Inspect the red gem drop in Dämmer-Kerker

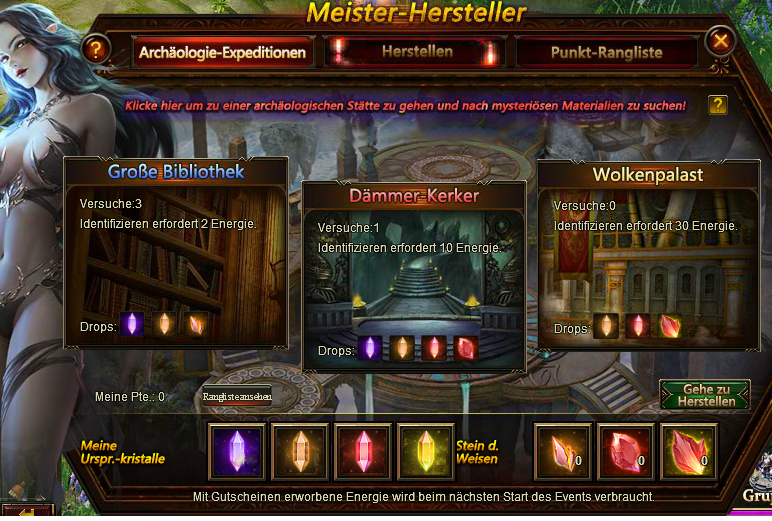tap(468, 348)
